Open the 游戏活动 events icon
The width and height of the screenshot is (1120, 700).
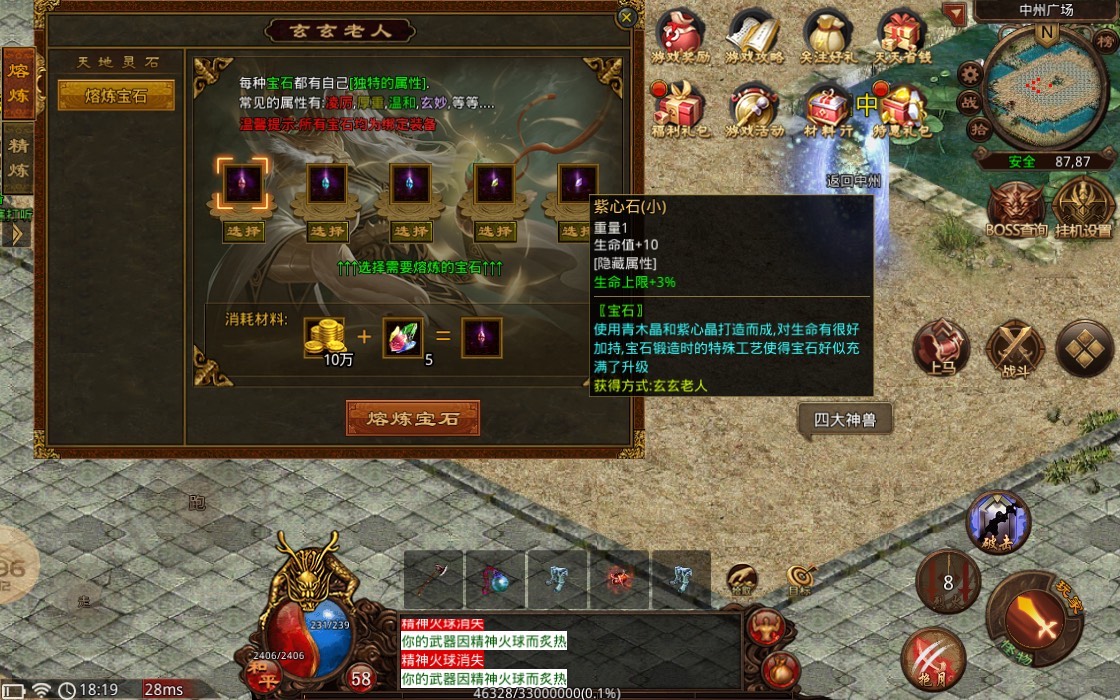click(x=754, y=108)
